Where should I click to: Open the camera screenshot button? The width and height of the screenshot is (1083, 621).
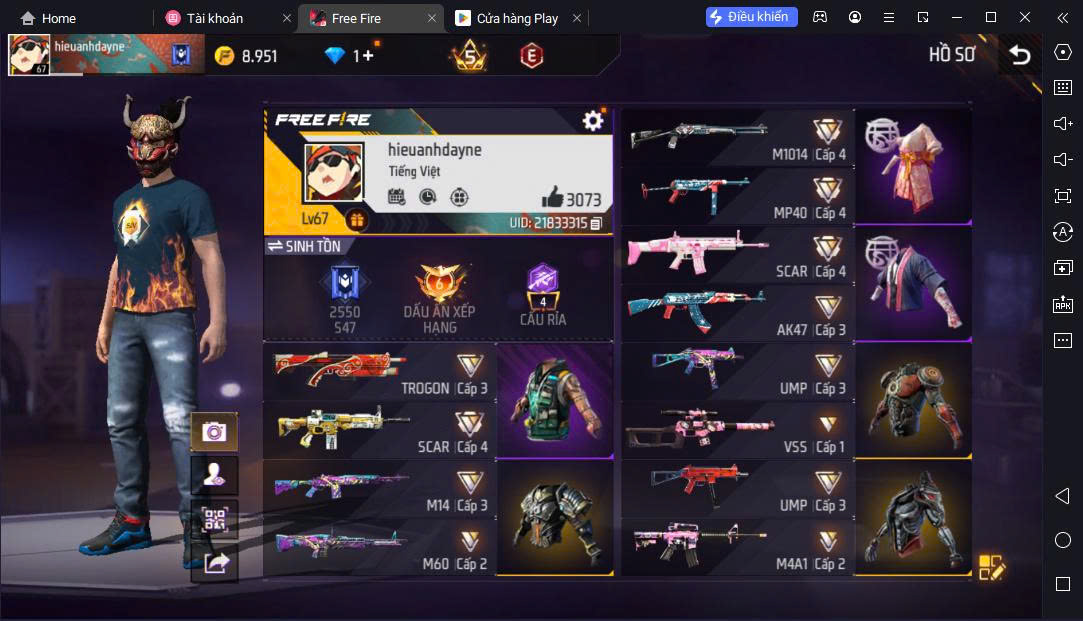click(x=214, y=432)
